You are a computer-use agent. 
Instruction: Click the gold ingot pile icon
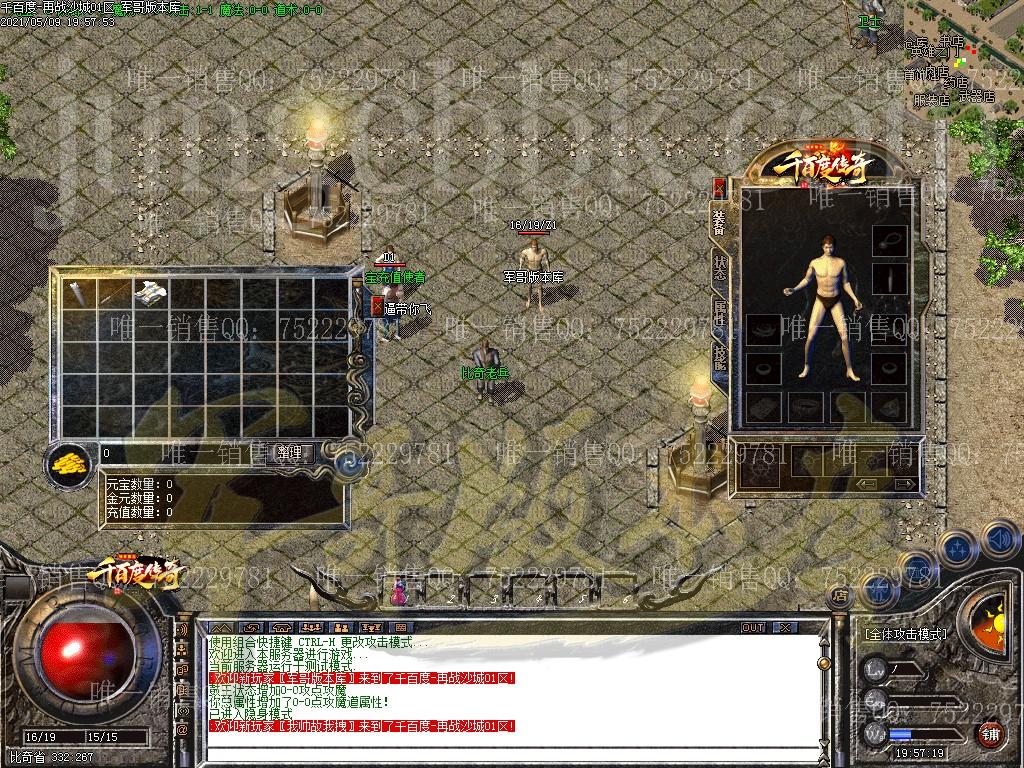68,462
